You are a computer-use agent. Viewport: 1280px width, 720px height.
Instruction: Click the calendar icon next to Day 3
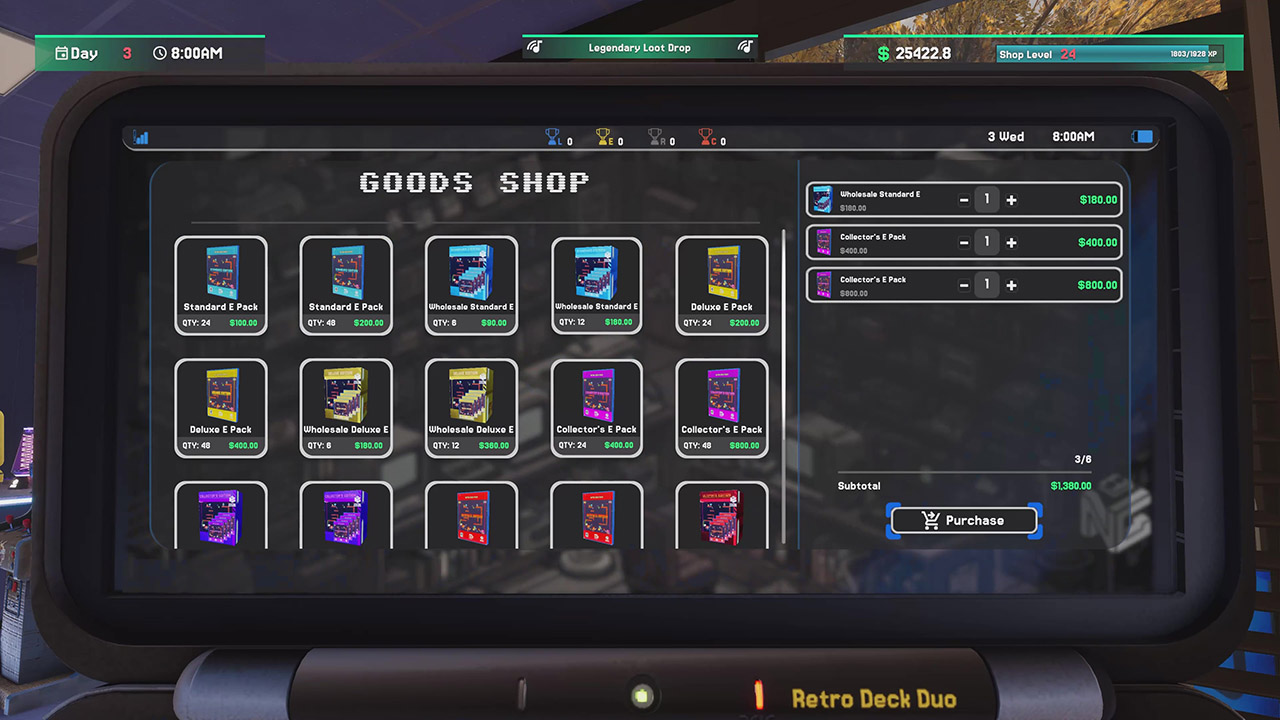click(63, 53)
